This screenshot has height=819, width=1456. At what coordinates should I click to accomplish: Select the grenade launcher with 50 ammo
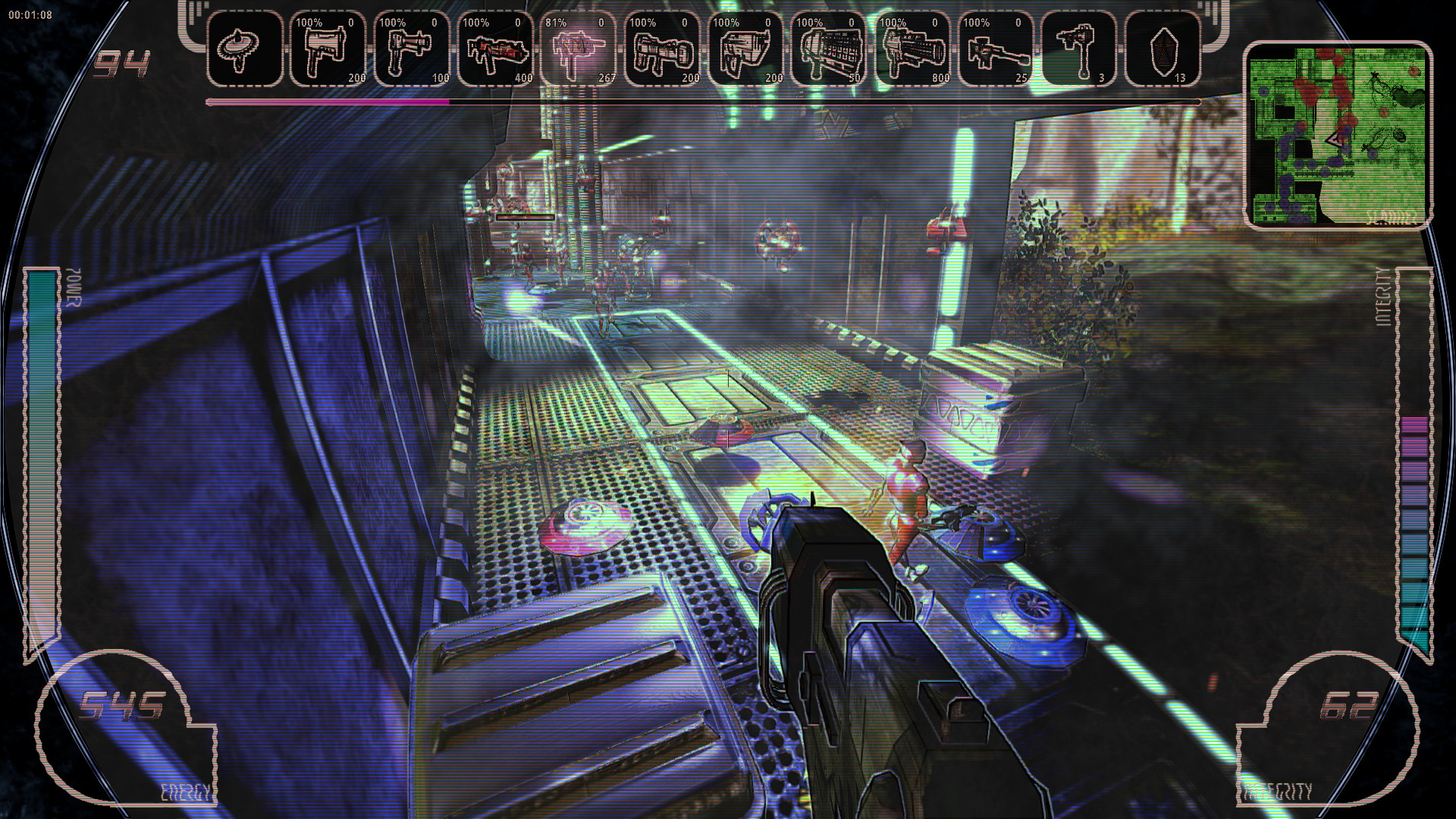click(830, 49)
